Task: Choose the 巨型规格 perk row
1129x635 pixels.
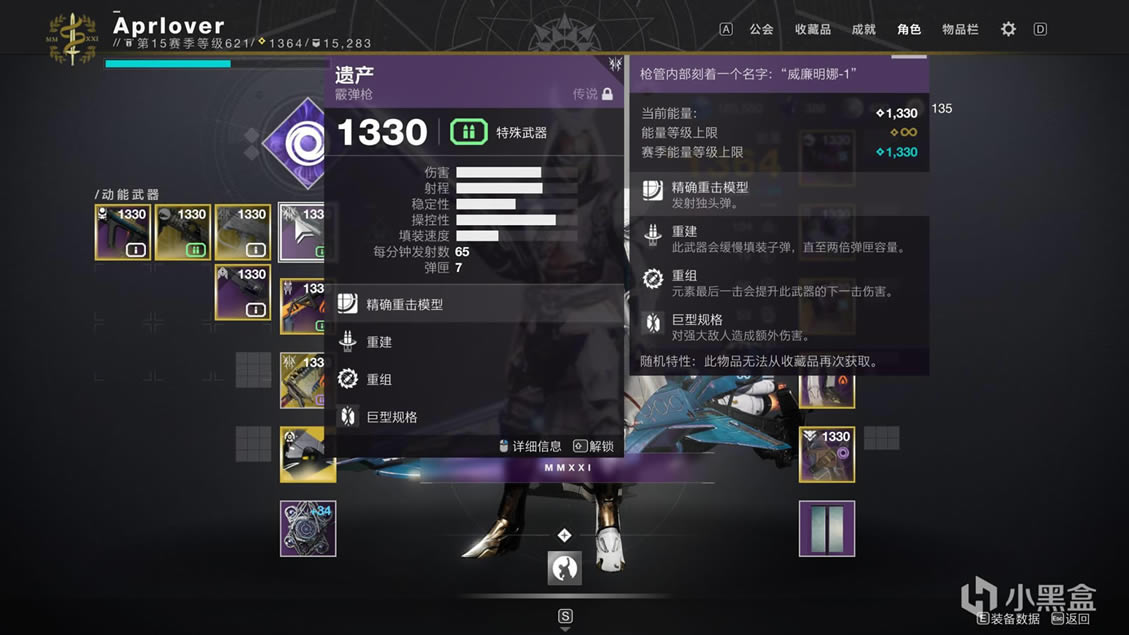Action: (x=474, y=417)
